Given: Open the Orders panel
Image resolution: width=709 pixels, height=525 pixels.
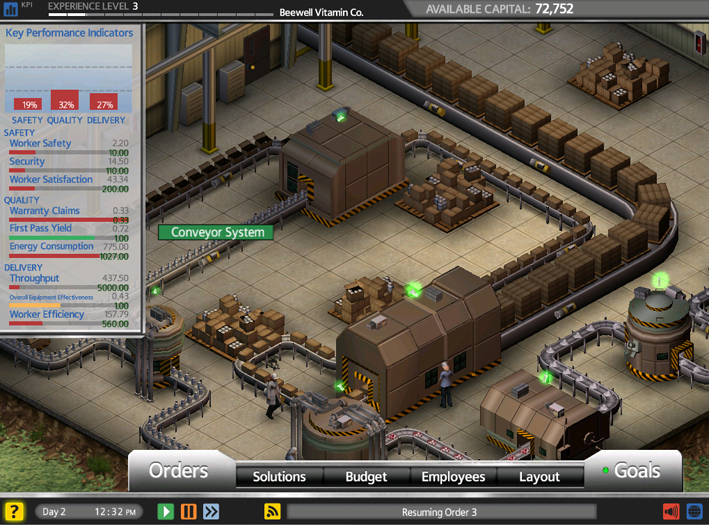Looking at the screenshot, I should pyautogui.click(x=179, y=470).
